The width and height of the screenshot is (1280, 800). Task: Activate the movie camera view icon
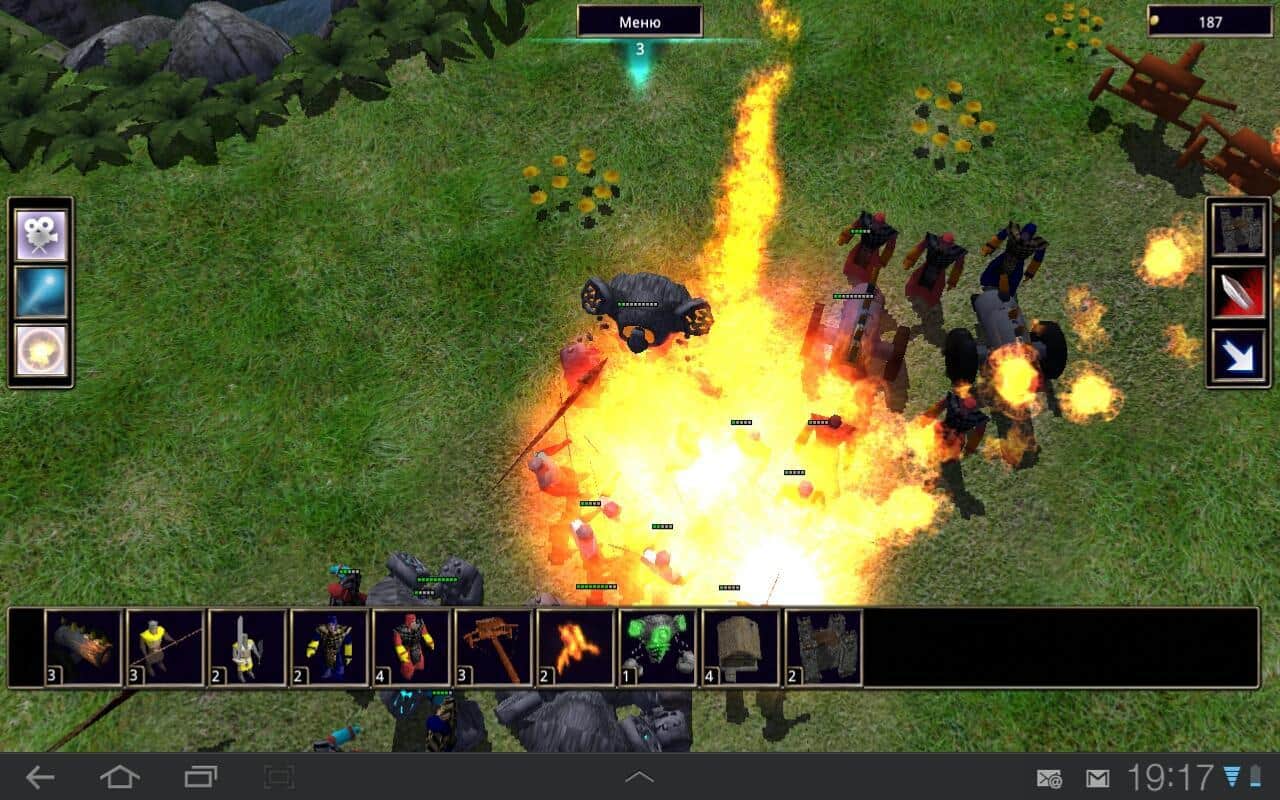pos(41,234)
